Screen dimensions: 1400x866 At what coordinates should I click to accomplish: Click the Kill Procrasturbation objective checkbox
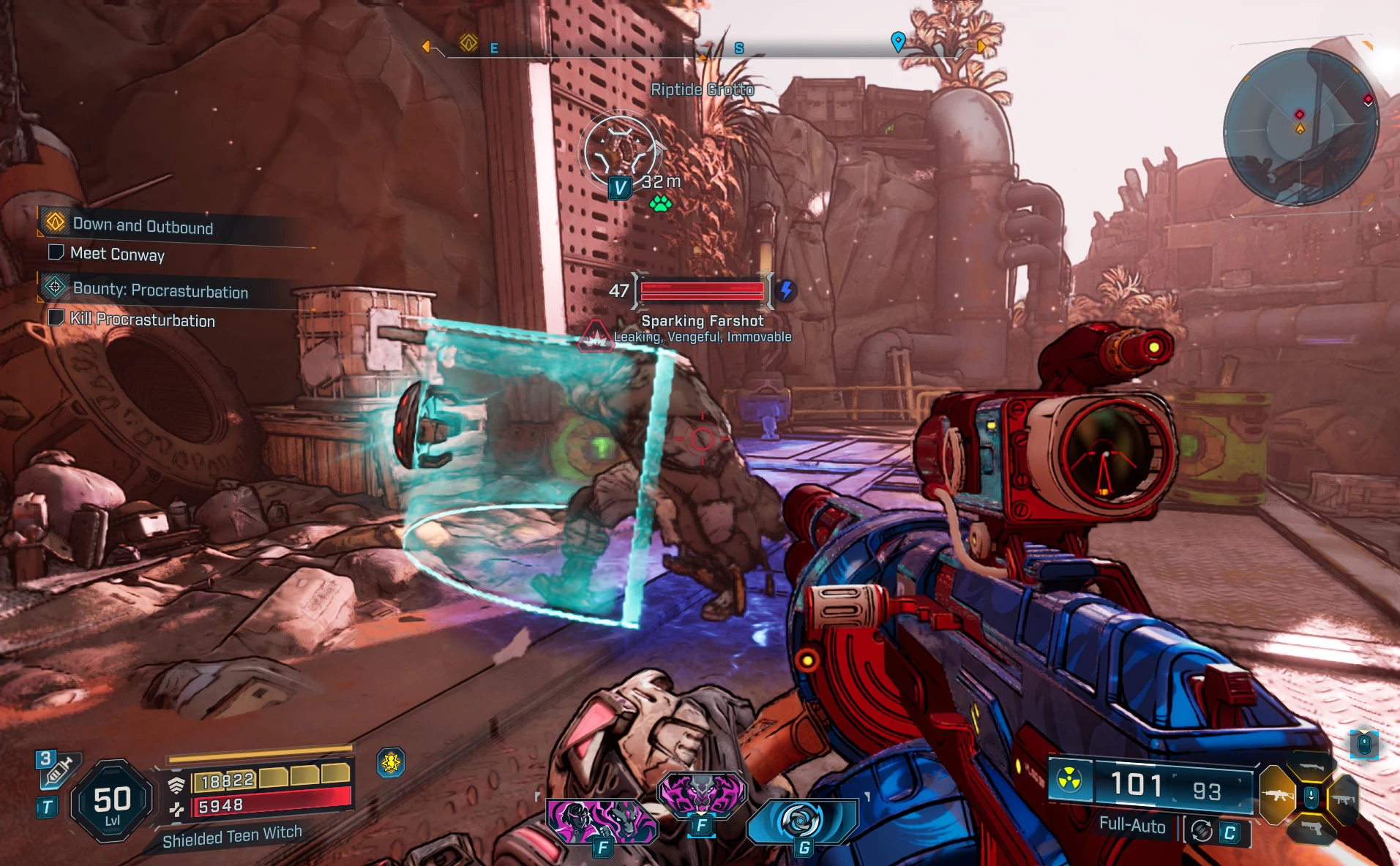(x=56, y=317)
